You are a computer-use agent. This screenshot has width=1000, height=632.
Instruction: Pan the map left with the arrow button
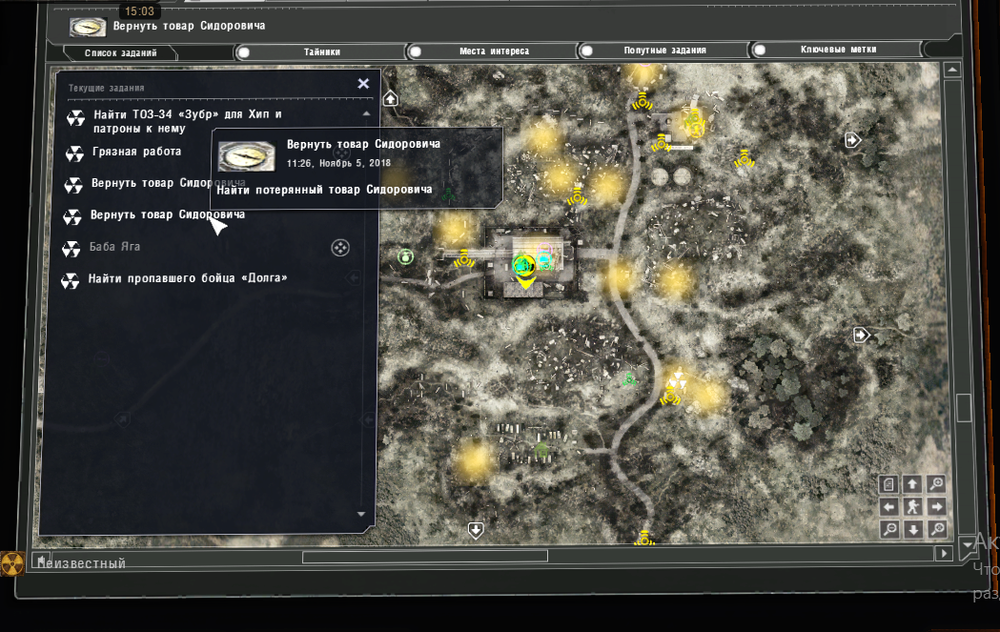(x=889, y=506)
